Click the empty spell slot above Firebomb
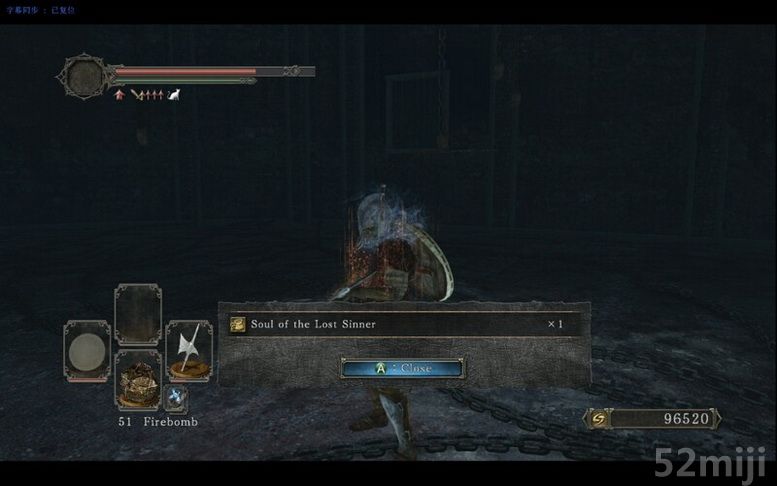This screenshot has height=486, width=777. pyautogui.click(x=138, y=314)
